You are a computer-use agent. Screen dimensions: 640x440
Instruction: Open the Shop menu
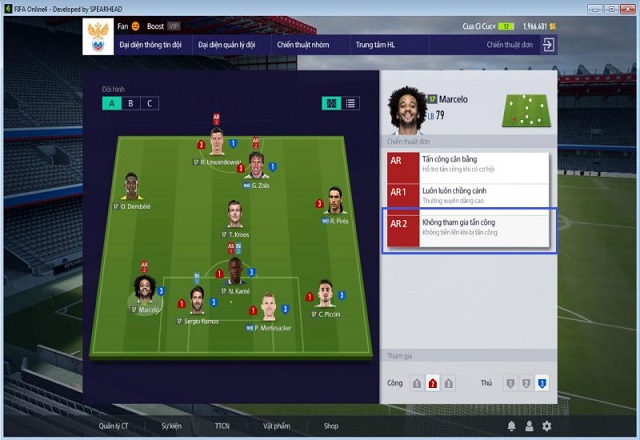[330, 426]
